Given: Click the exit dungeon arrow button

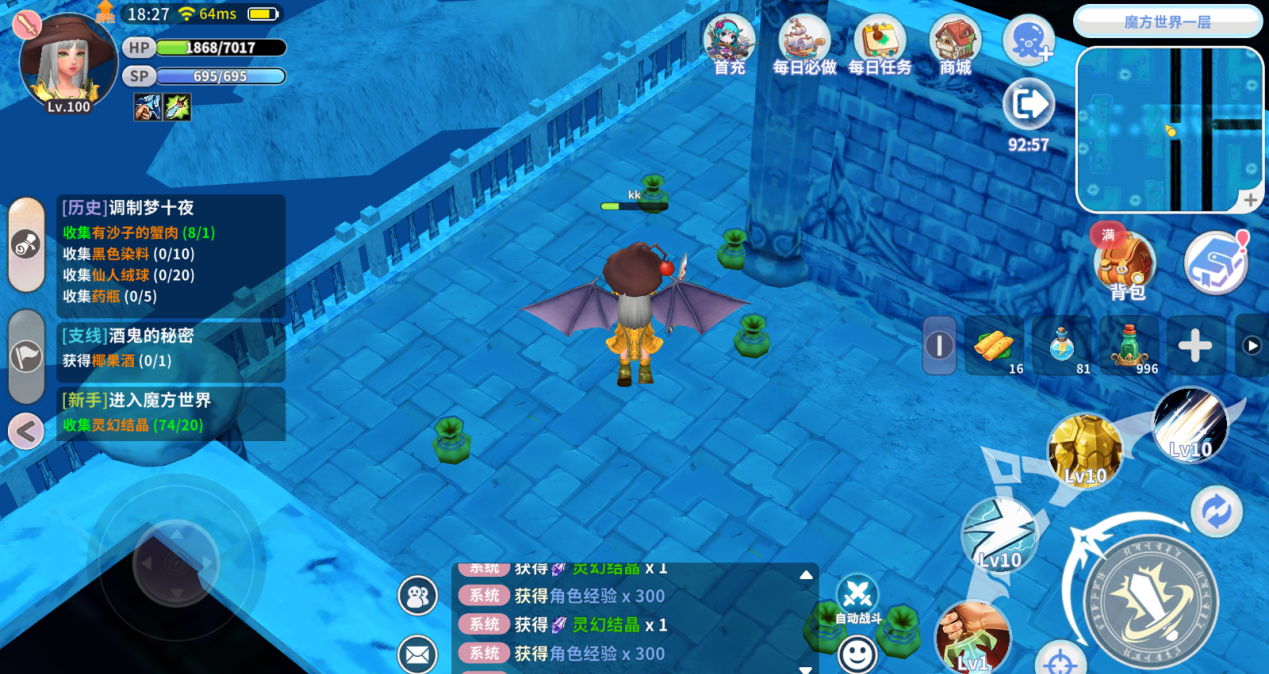Looking at the screenshot, I should (x=1028, y=104).
